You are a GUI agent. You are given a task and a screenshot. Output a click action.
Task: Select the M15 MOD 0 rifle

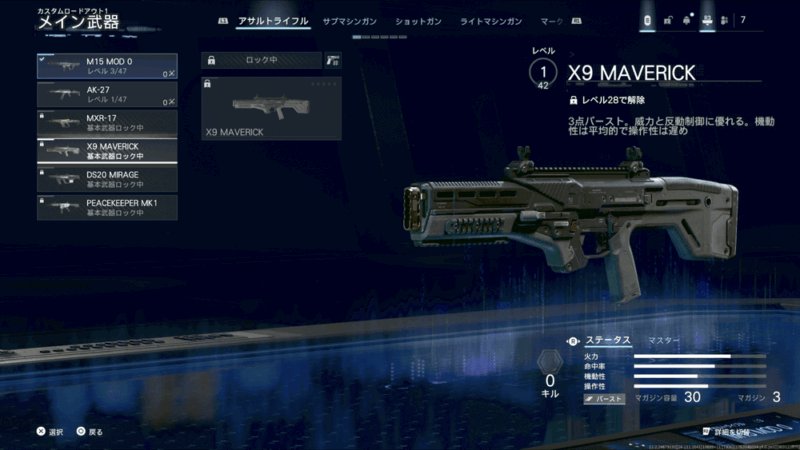(x=106, y=66)
